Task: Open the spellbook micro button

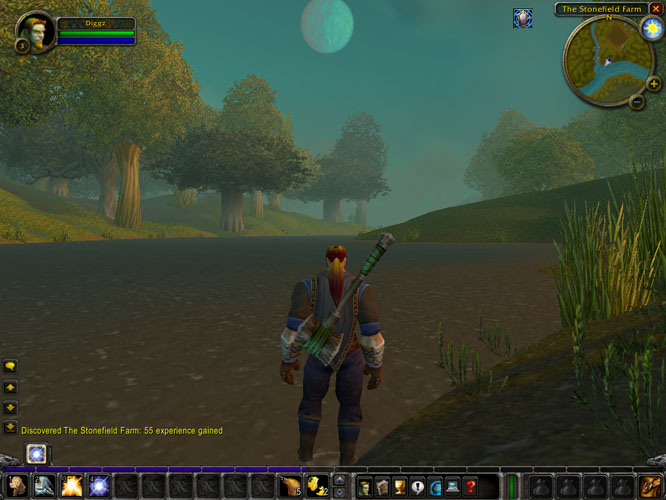Action: pos(383,487)
